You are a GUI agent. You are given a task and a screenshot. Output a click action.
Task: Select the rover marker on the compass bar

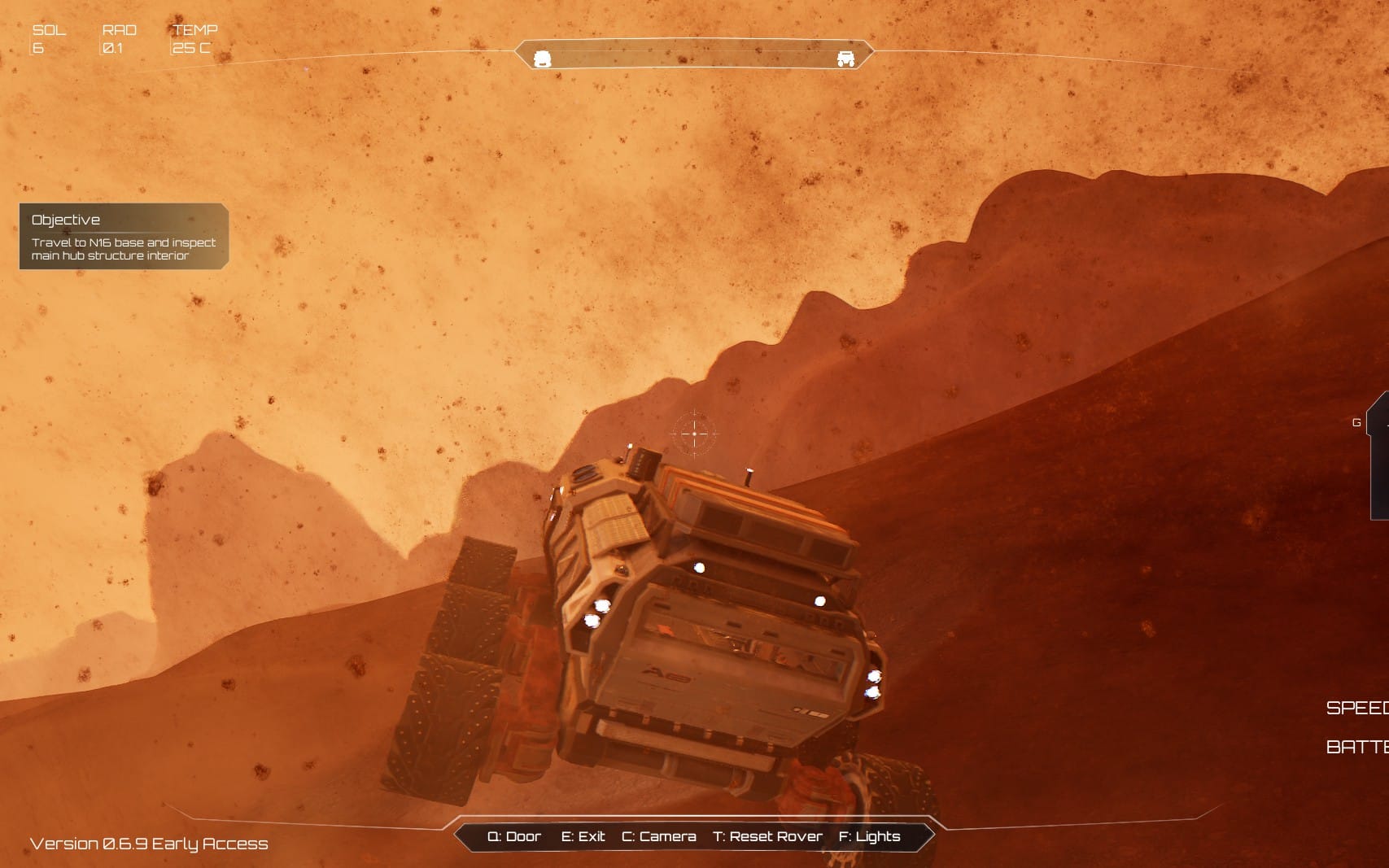[x=845, y=59]
